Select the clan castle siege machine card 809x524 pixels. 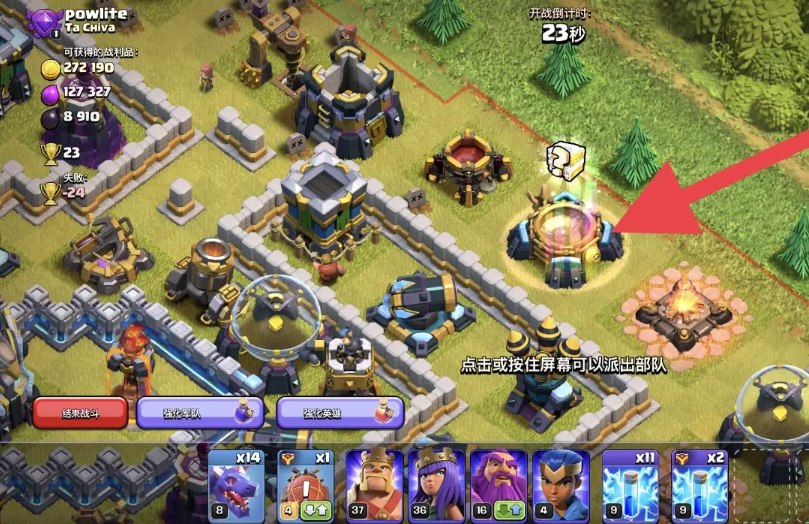(x=303, y=484)
